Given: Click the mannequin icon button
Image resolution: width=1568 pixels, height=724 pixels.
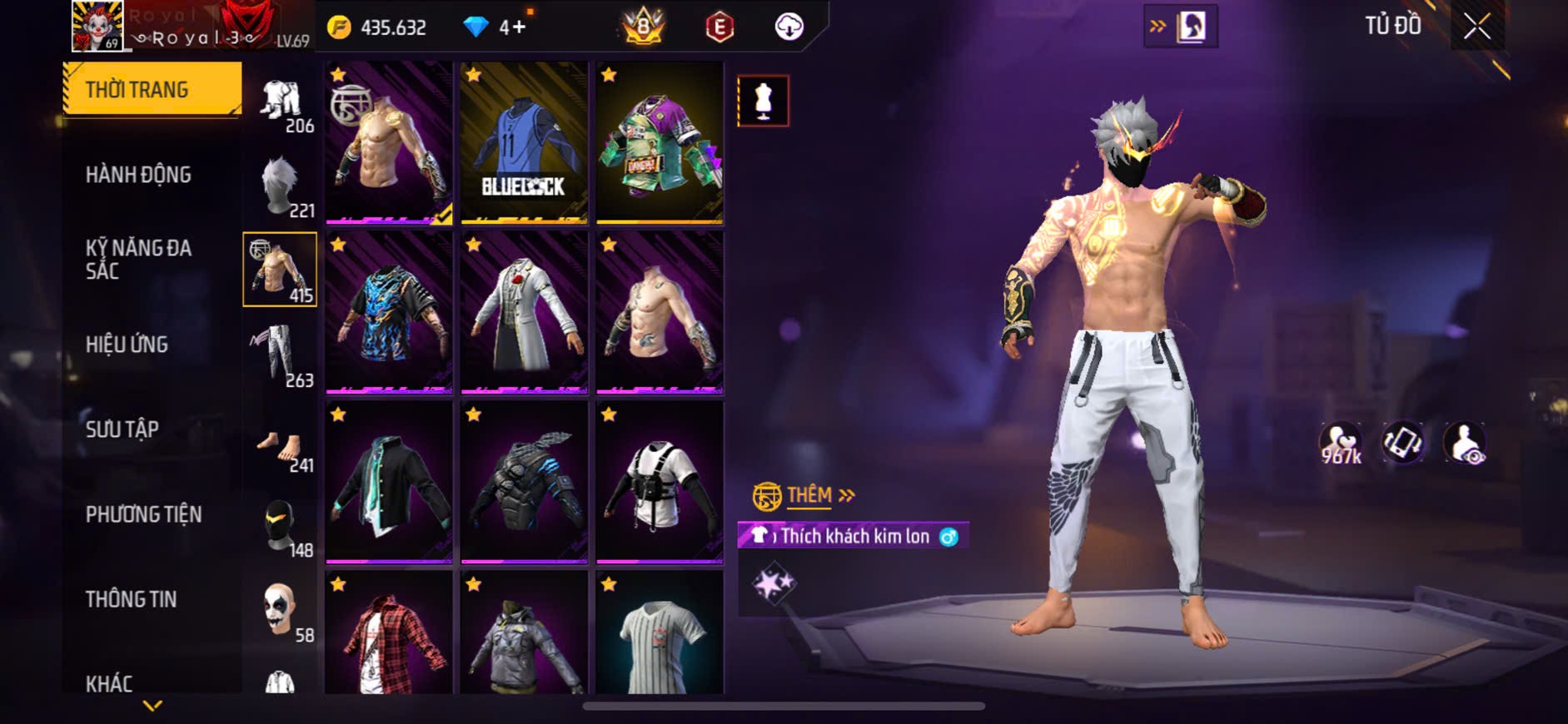Looking at the screenshot, I should click(x=763, y=101).
